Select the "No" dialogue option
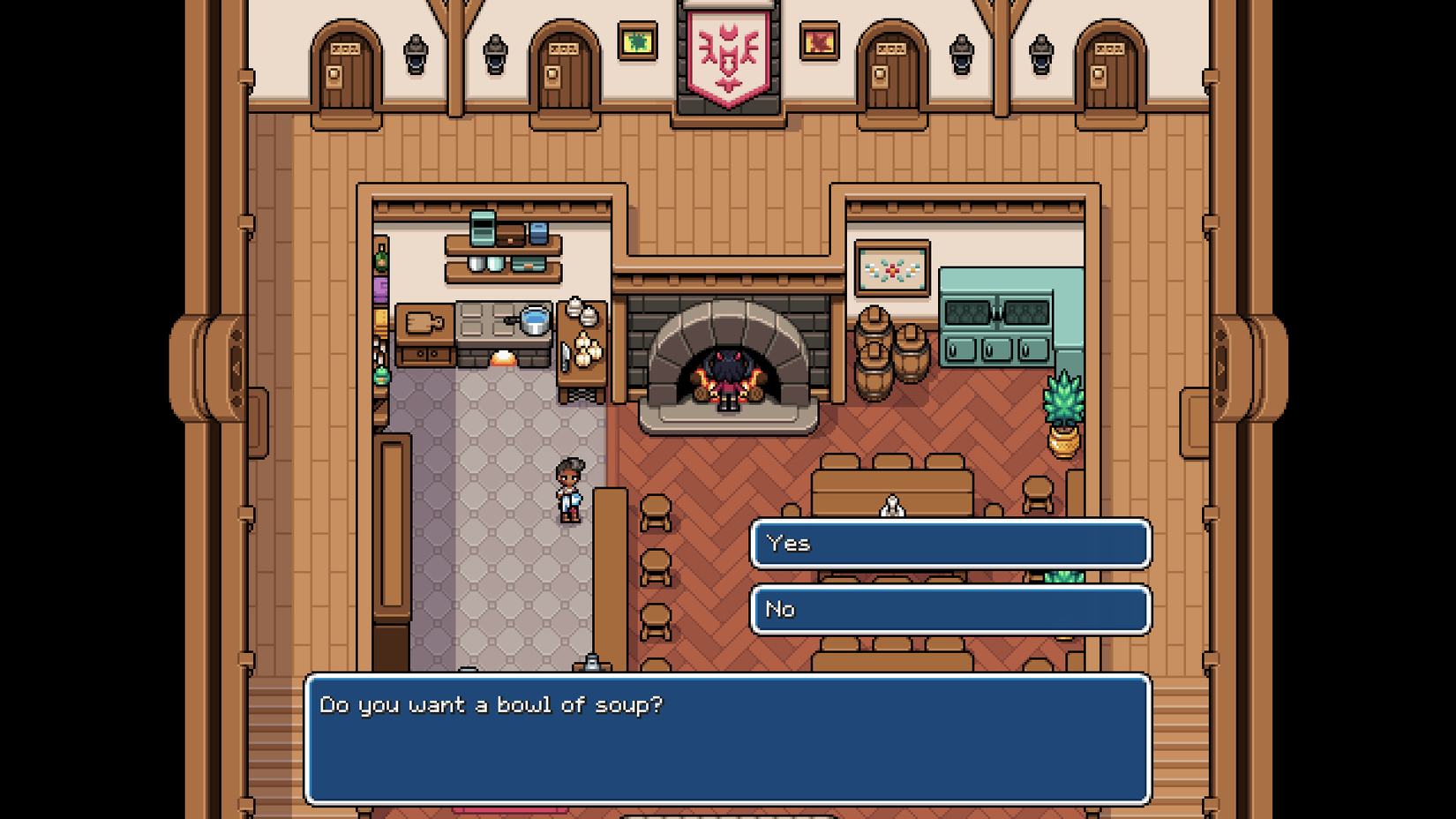 949,610
